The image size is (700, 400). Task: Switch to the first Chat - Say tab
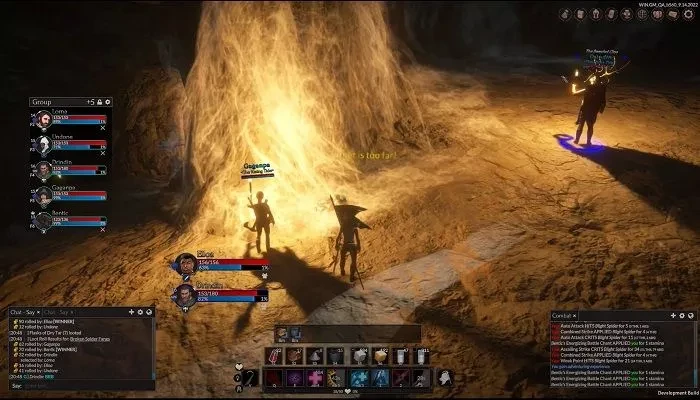pyautogui.click(x=21, y=312)
